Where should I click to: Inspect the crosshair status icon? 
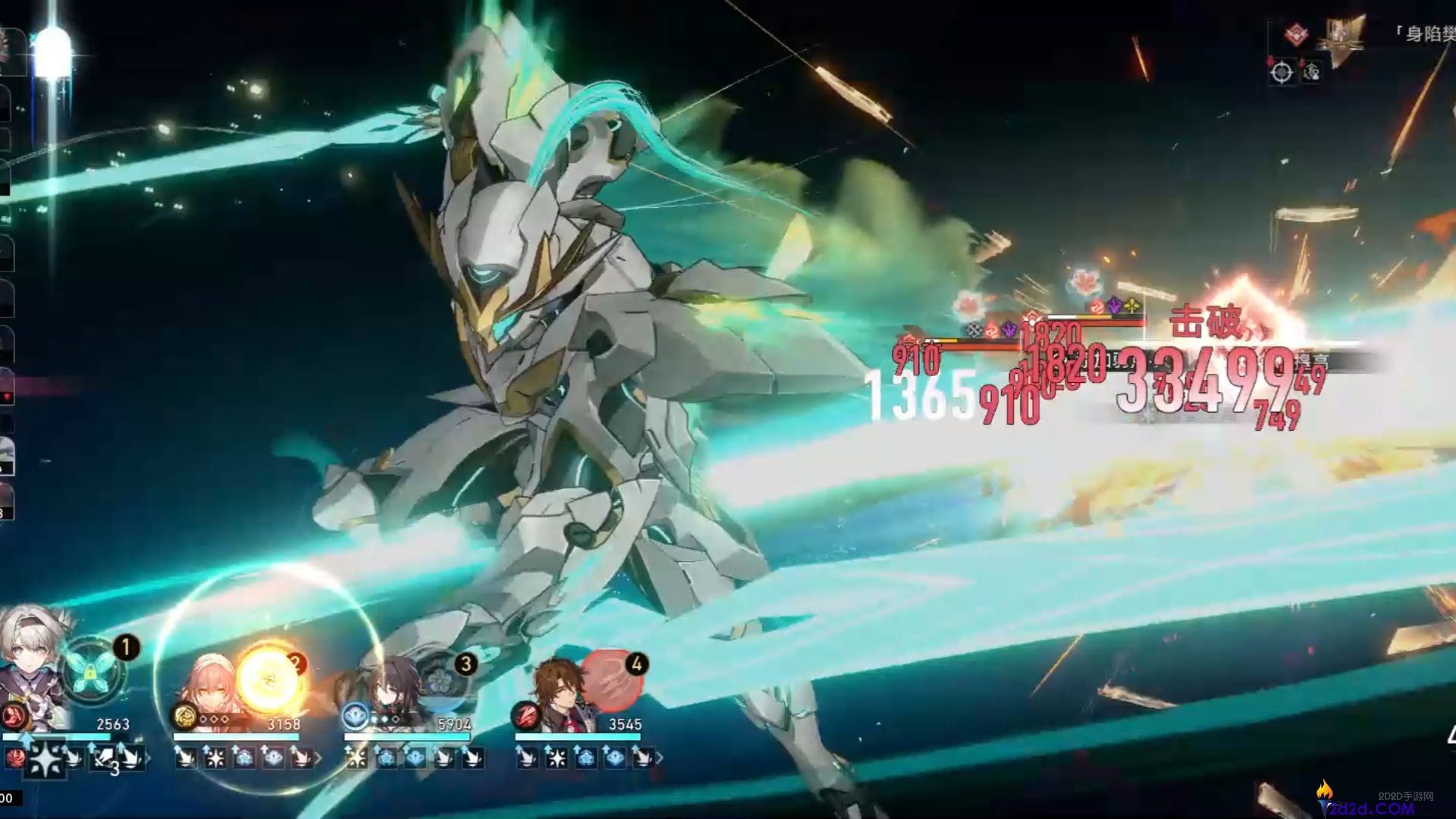click(x=1282, y=72)
